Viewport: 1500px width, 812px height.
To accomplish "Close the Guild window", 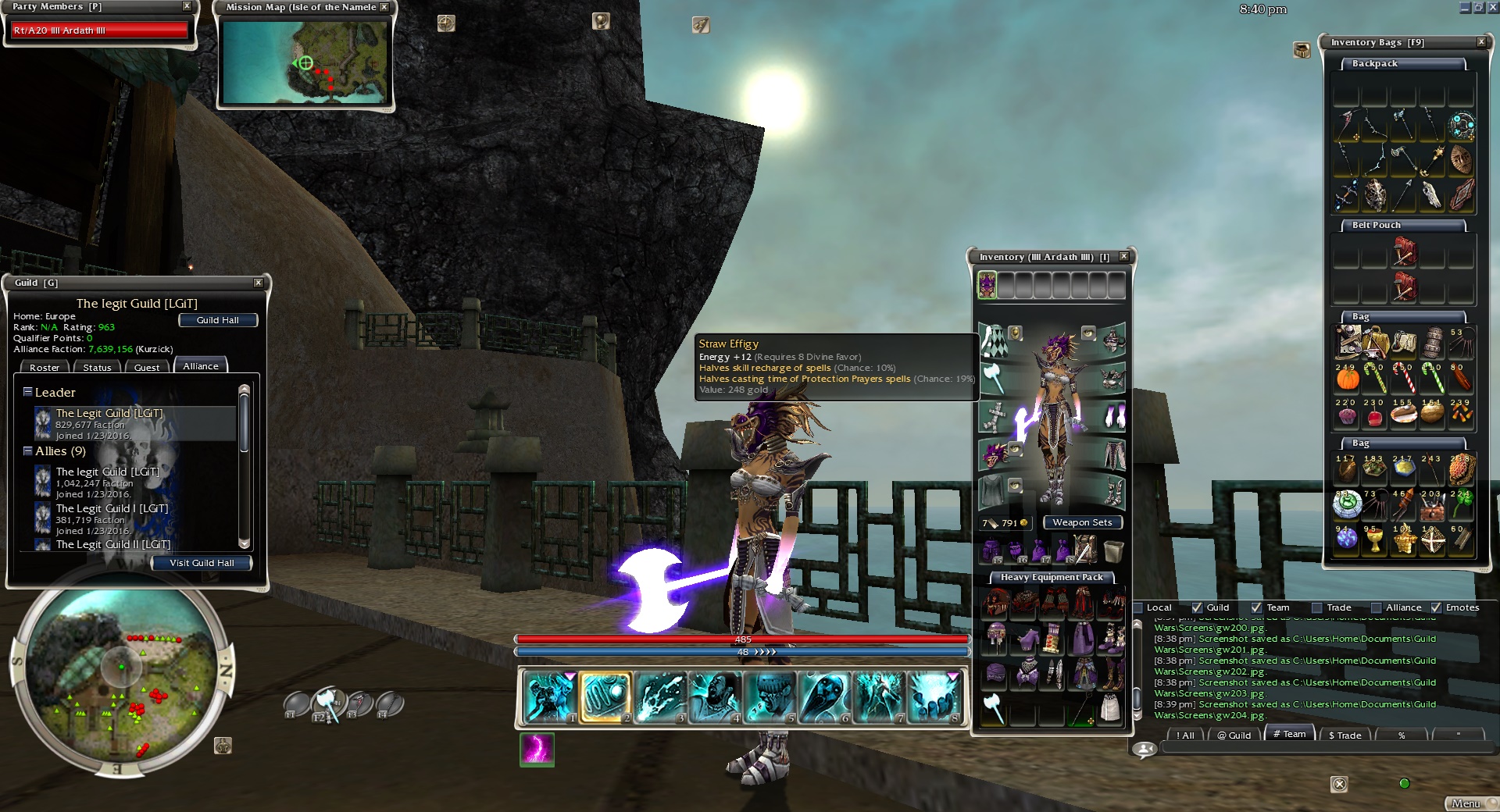I will pyautogui.click(x=259, y=283).
